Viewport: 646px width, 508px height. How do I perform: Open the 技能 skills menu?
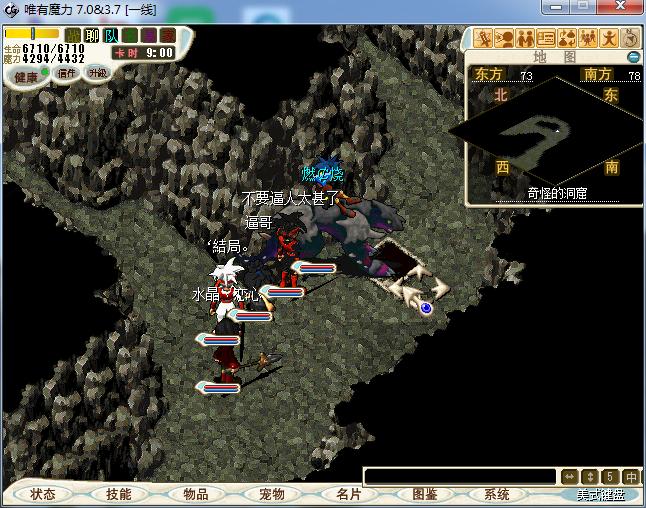click(x=118, y=494)
